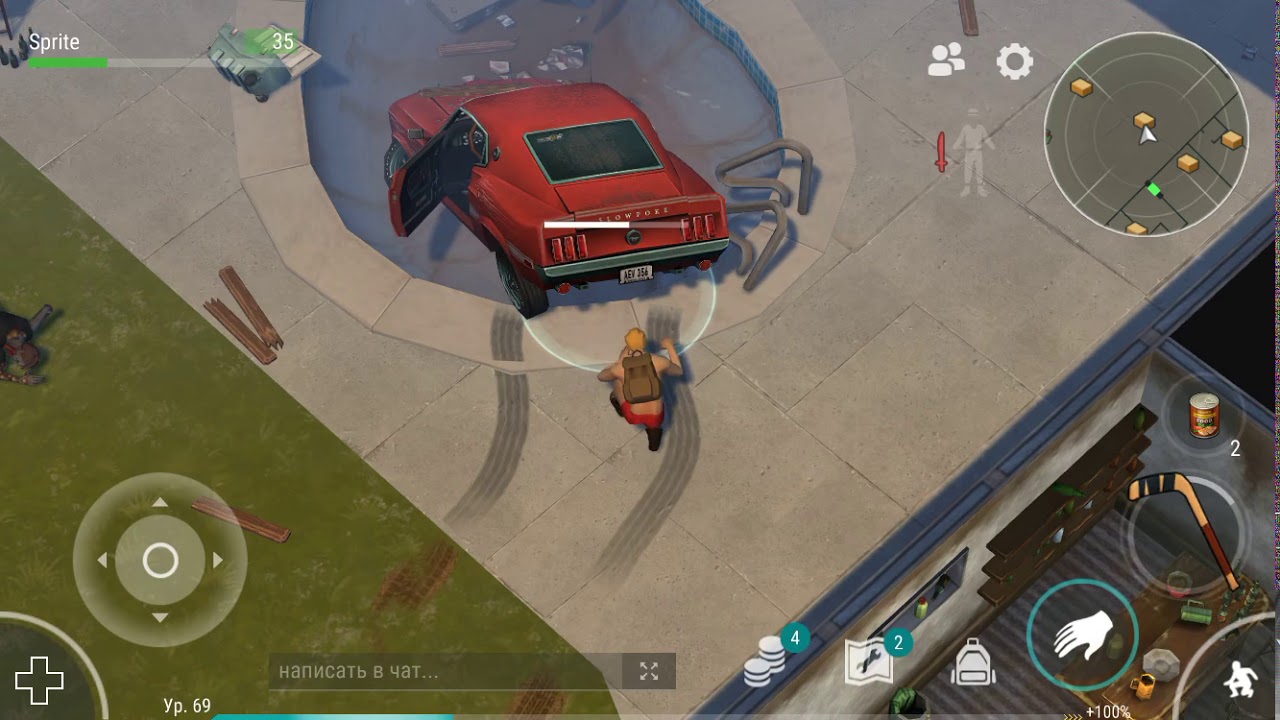Expand the chat window
Viewport: 1280px width, 720px height.
pyautogui.click(x=649, y=671)
